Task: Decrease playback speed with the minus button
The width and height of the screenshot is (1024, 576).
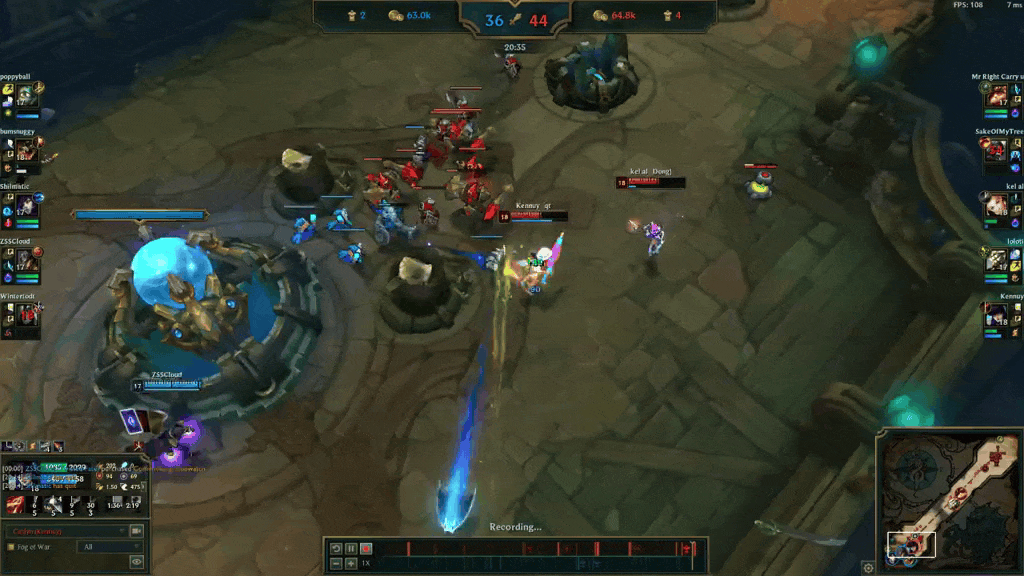Action: click(337, 564)
